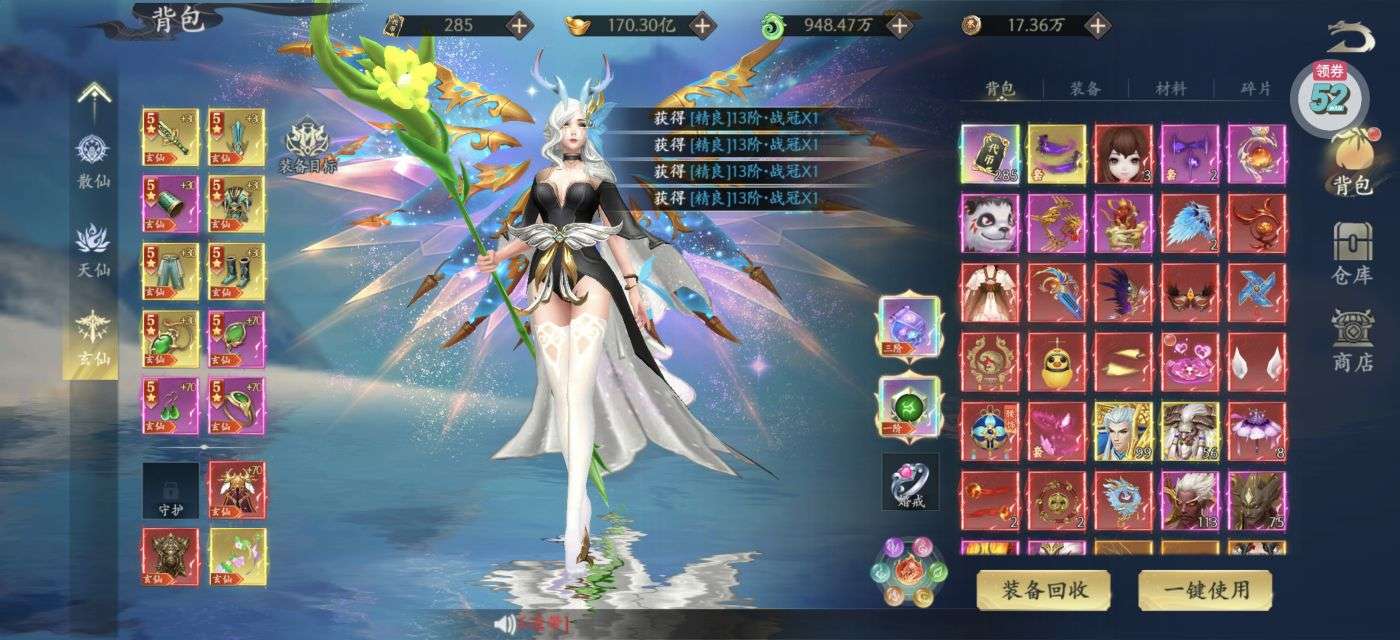This screenshot has height=640, width=1400.
Task: Select the 背包 tab above the item grid
Action: point(1000,89)
